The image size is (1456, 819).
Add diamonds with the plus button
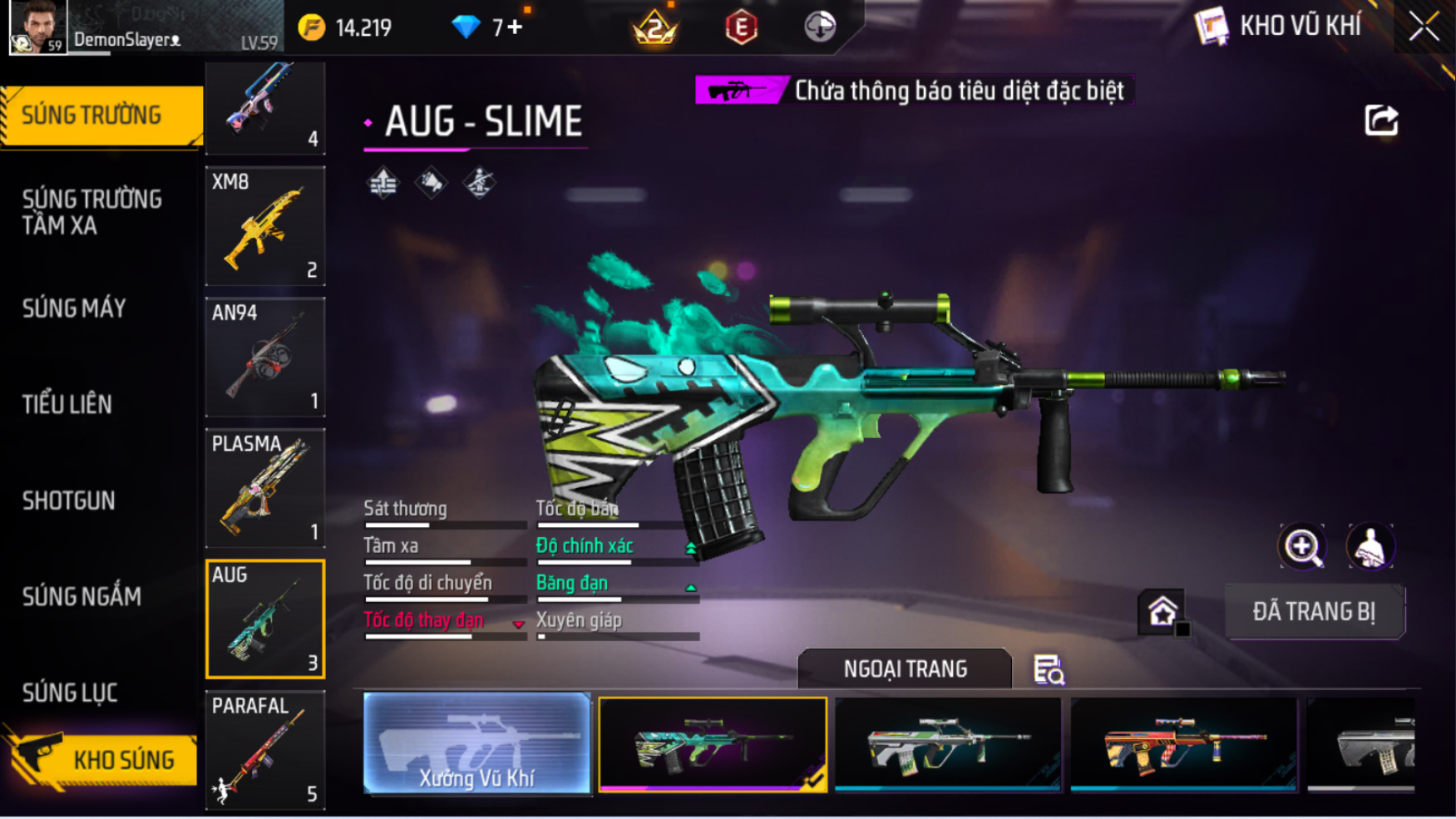[516, 27]
